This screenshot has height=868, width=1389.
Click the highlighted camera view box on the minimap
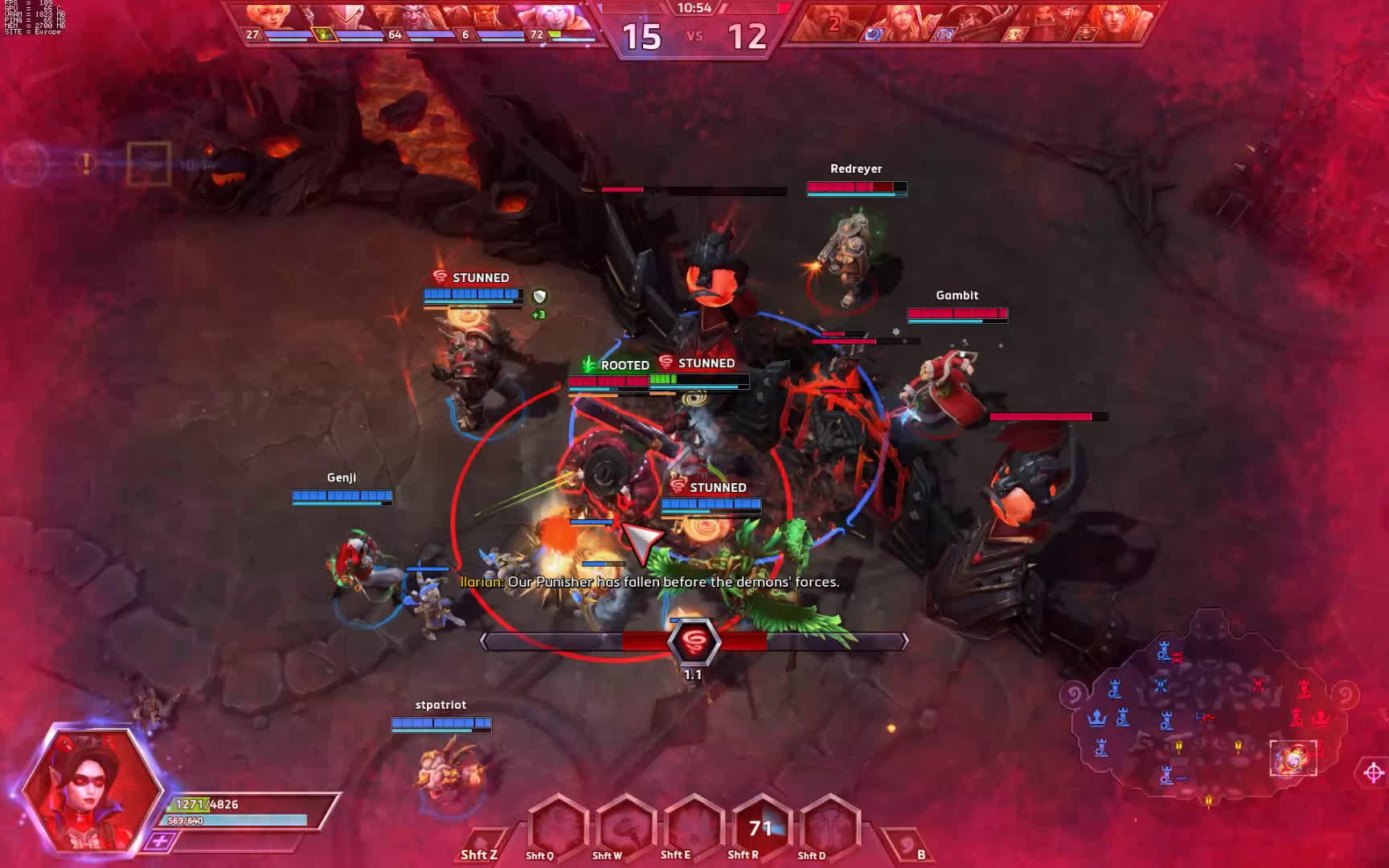click(1293, 758)
